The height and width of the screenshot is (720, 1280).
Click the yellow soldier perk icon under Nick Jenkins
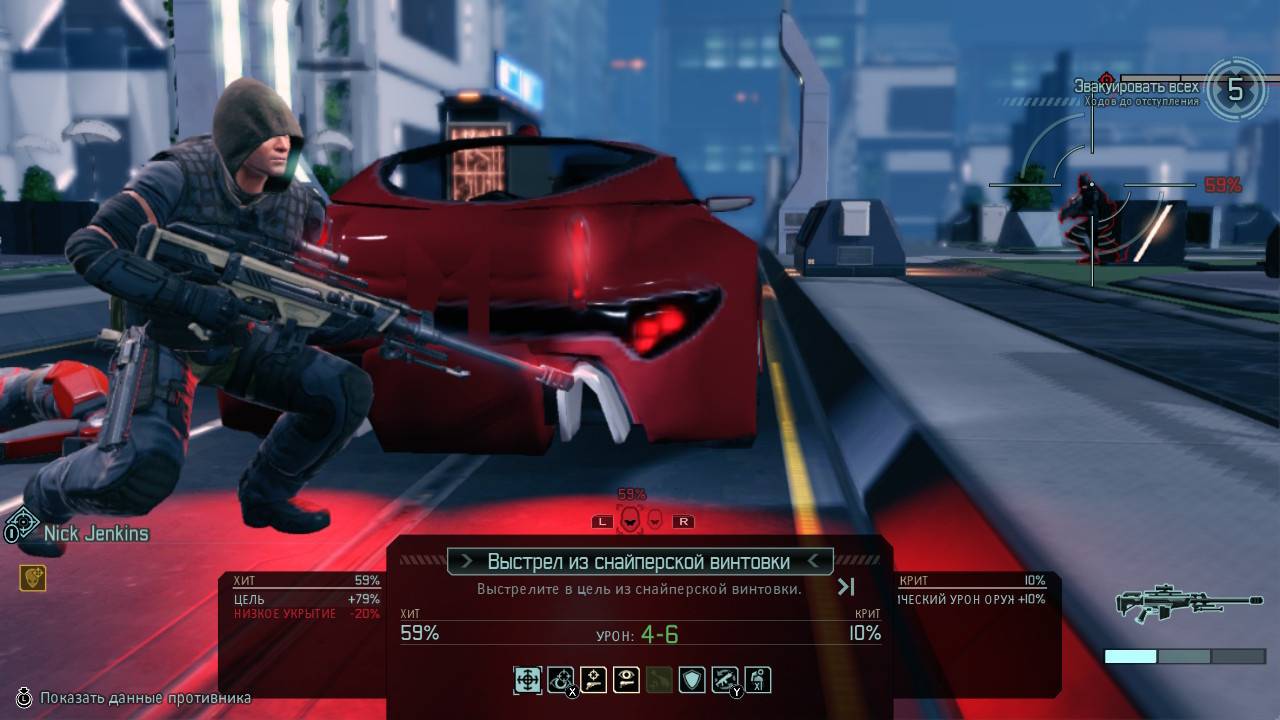[x=32, y=577]
